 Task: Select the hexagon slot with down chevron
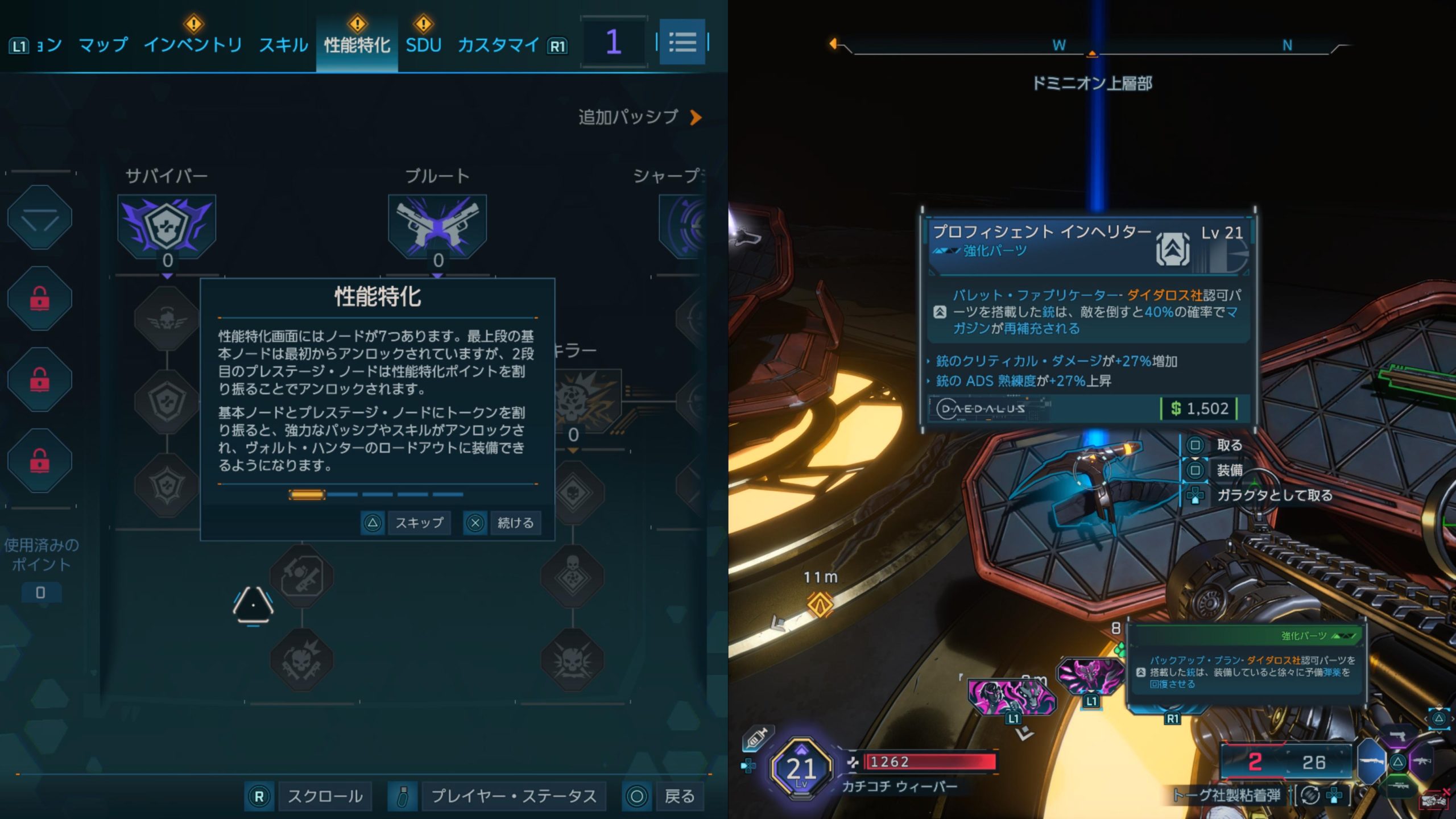pos(39,217)
